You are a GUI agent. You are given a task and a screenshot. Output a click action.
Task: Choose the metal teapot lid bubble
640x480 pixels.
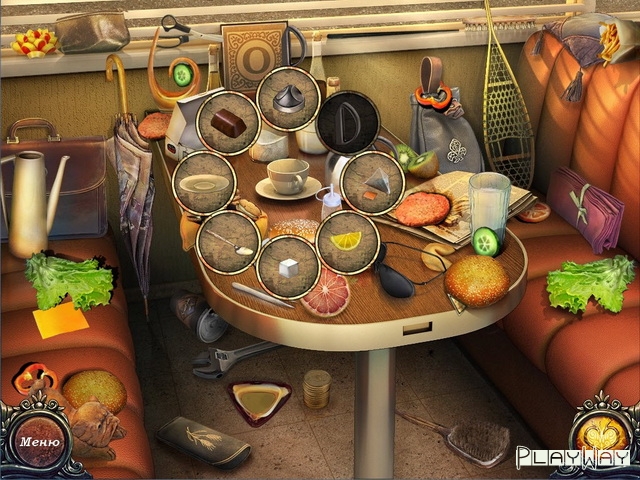click(289, 99)
